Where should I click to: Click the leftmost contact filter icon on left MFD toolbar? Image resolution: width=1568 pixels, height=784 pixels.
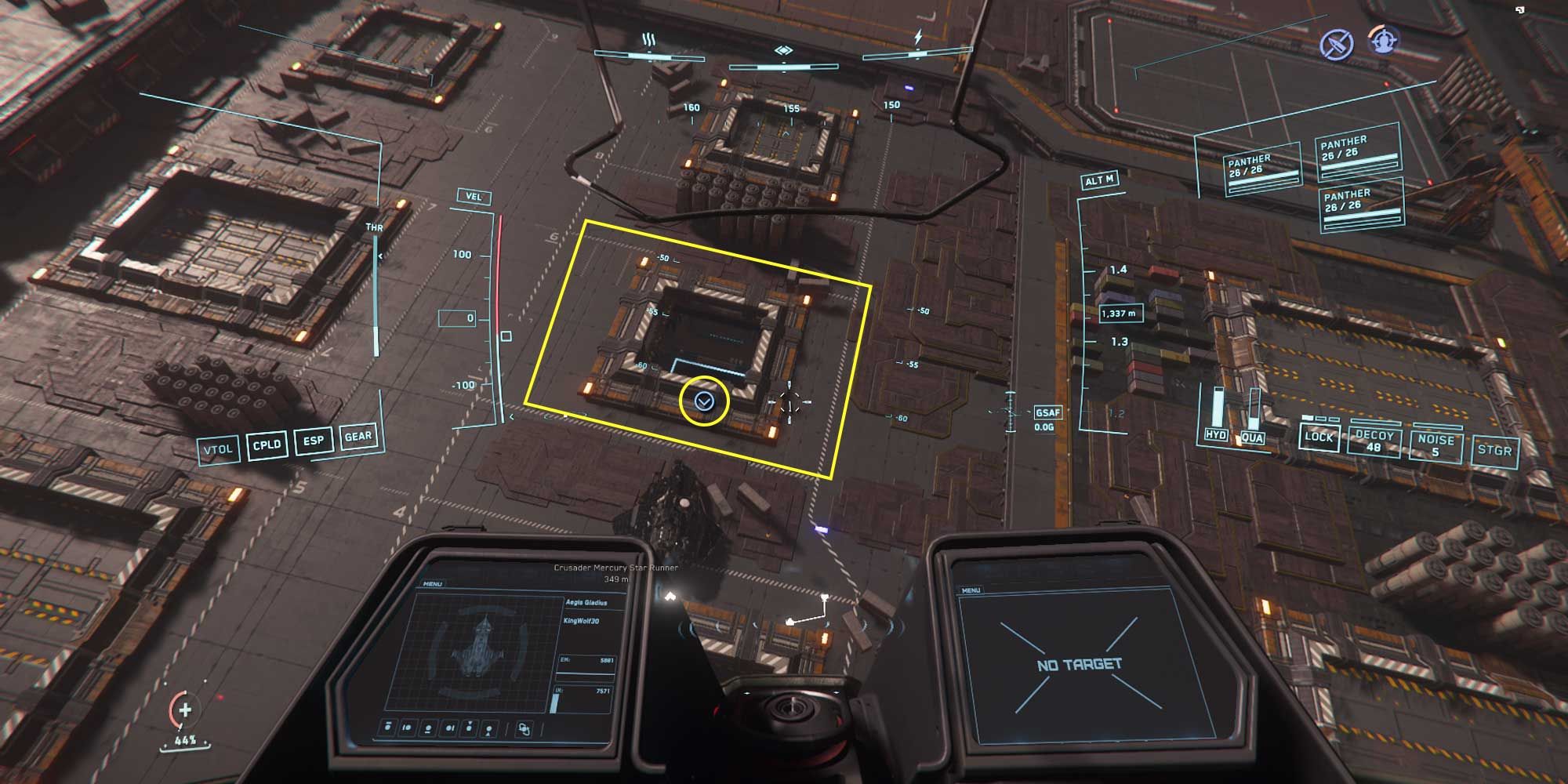(x=387, y=728)
